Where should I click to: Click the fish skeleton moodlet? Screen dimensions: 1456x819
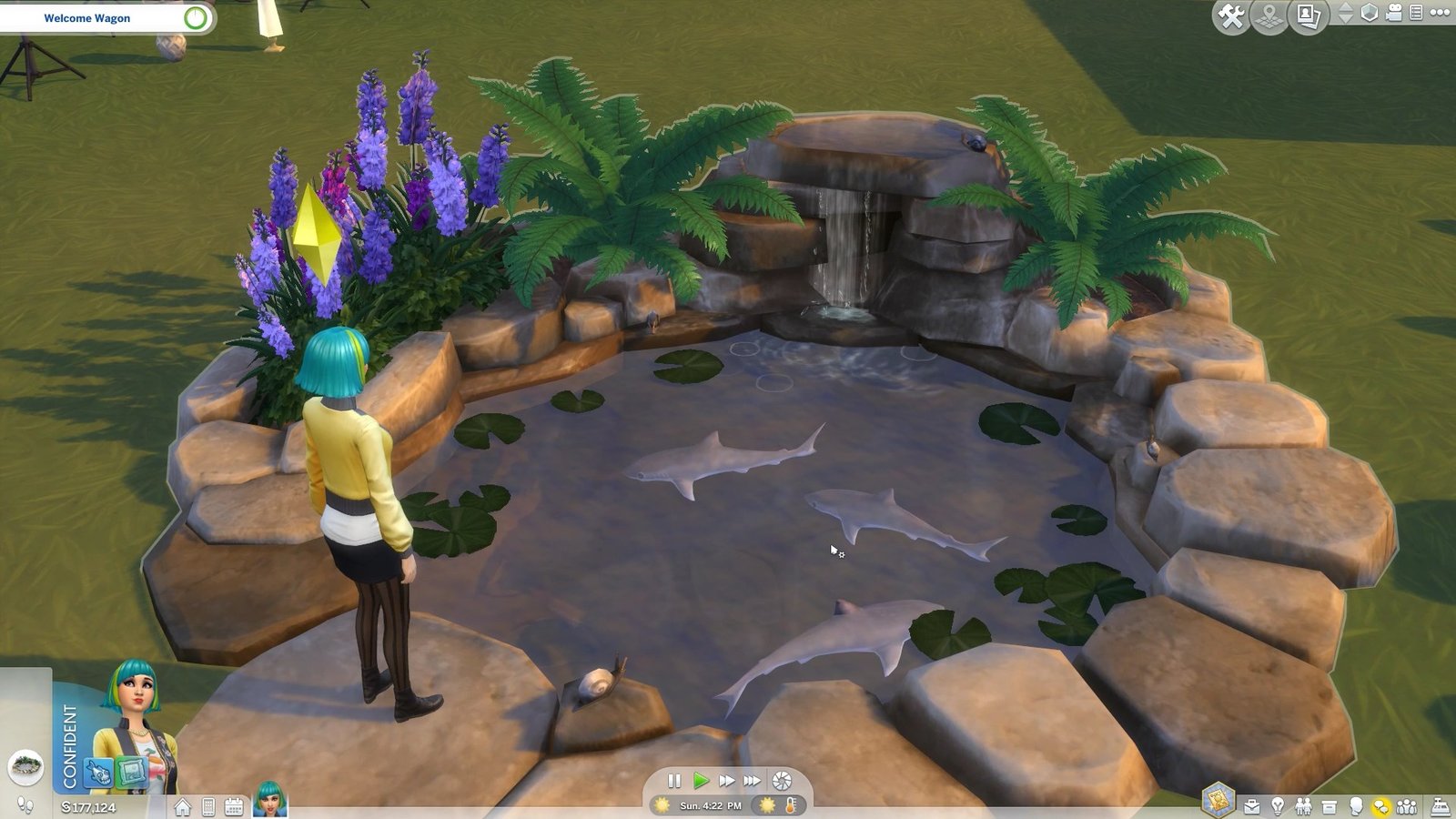pyautogui.click(x=98, y=773)
